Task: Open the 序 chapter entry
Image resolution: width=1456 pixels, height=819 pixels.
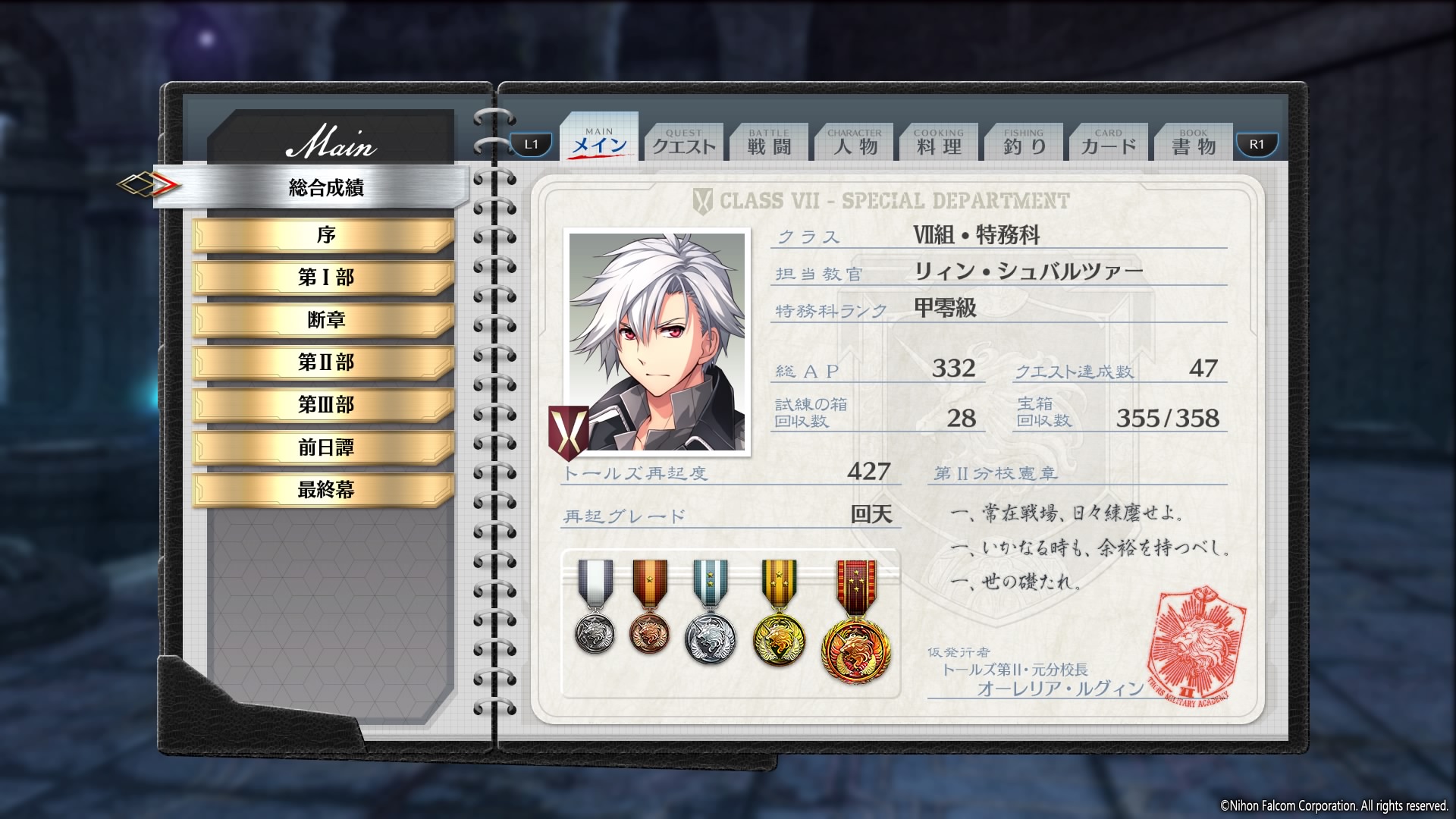Action: pyautogui.click(x=325, y=235)
